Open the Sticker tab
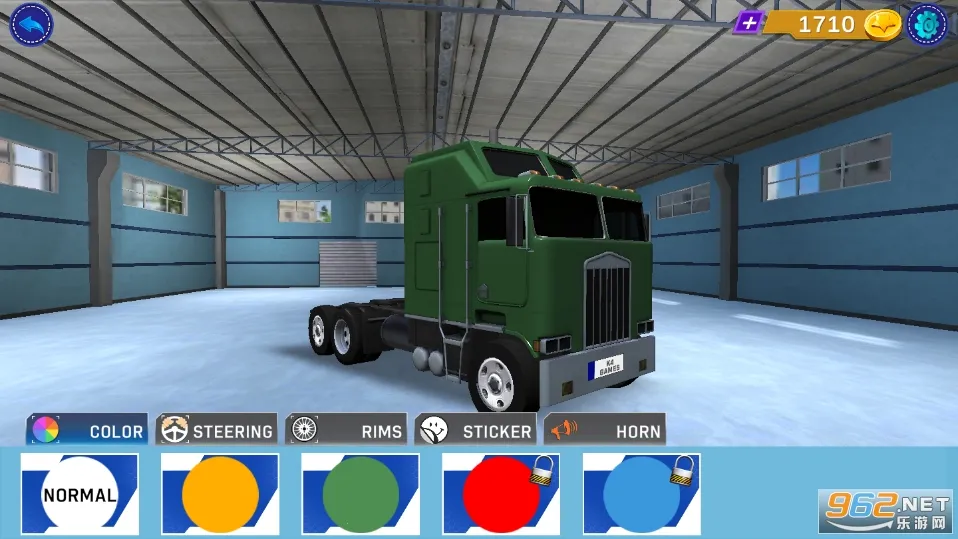This screenshot has width=958, height=539. click(x=475, y=430)
